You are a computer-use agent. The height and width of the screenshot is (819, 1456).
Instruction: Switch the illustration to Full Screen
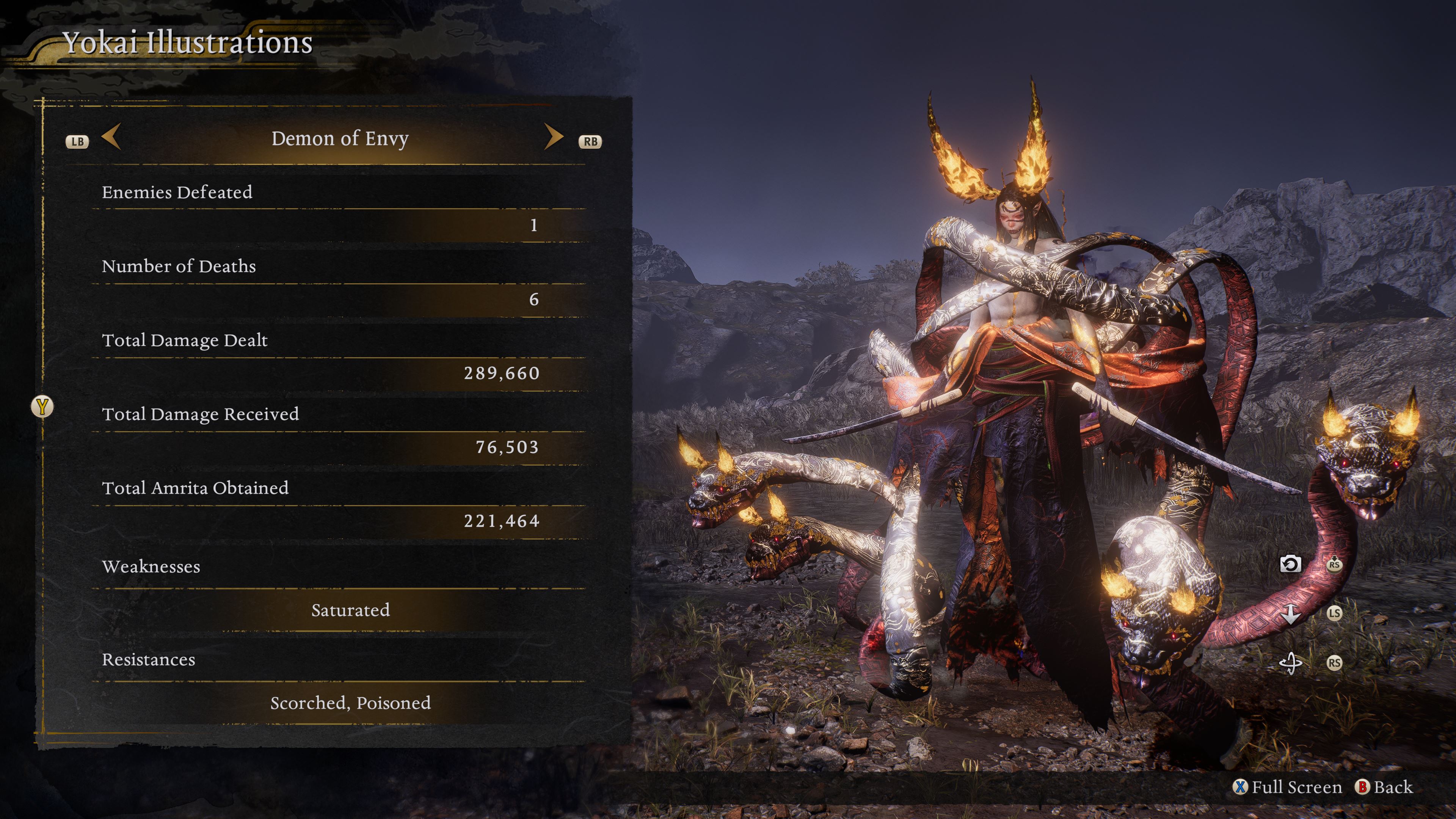point(1287,787)
